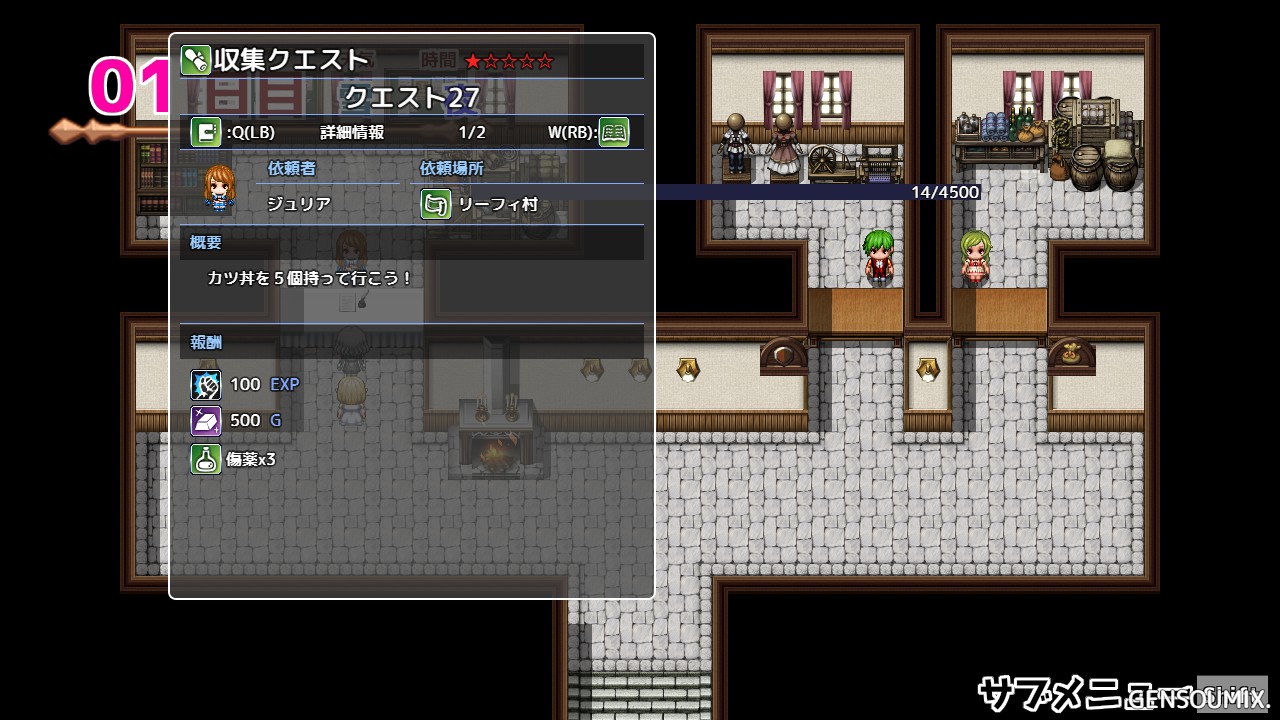Click the next-page book icon beside W(RB)
This screenshot has height=720, width=1280.
614,132
